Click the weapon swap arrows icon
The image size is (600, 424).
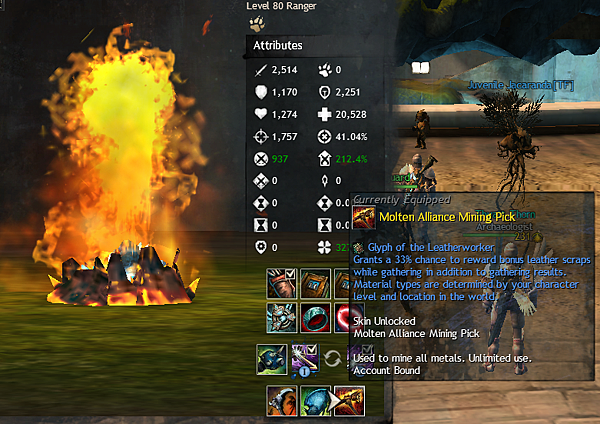[x=335, y=357]
